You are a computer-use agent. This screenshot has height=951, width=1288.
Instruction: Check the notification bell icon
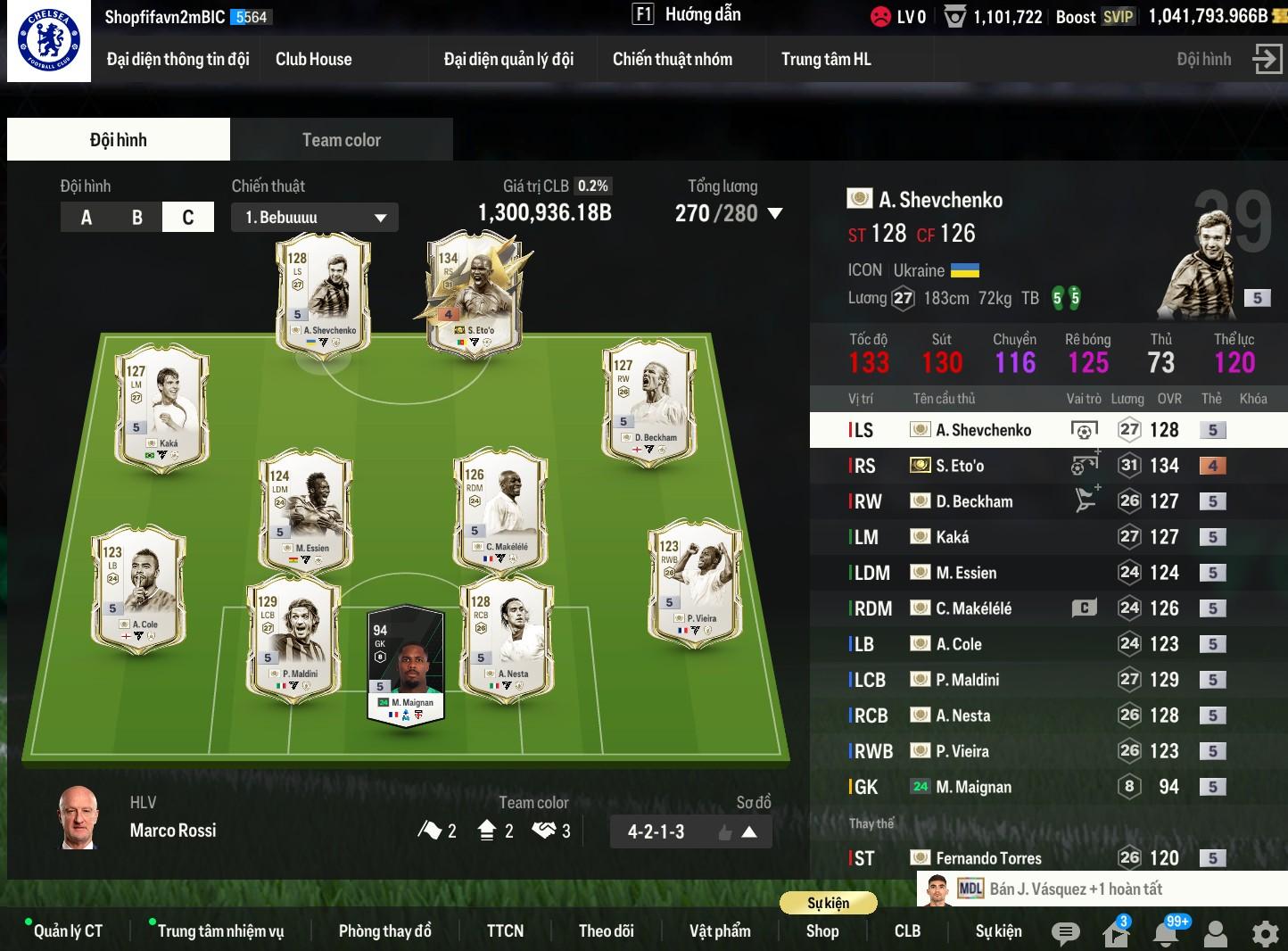[1166, 933]
